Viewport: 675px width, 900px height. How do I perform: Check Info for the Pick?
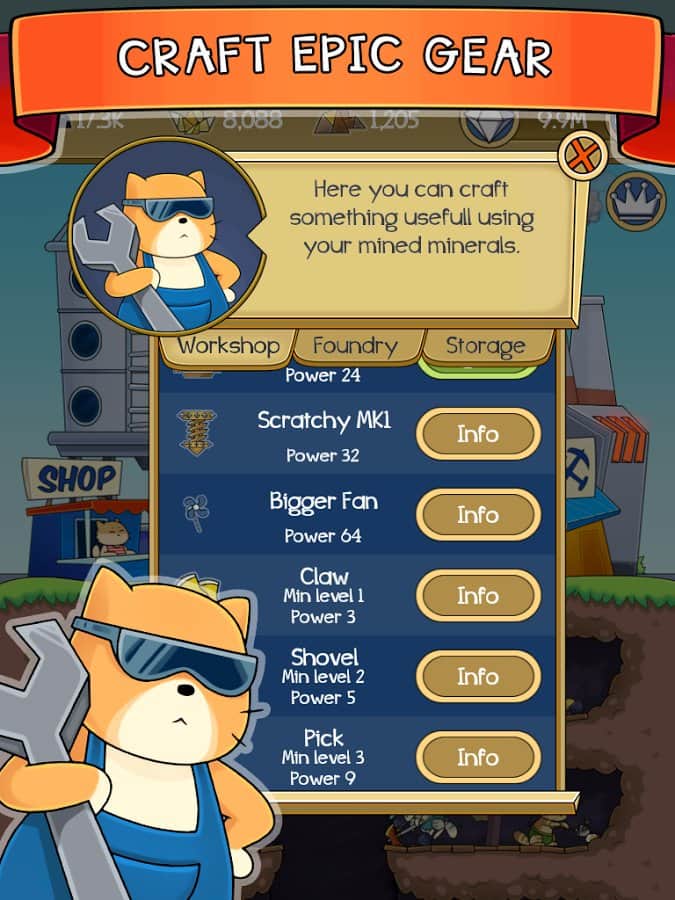(x=478, y=757)
